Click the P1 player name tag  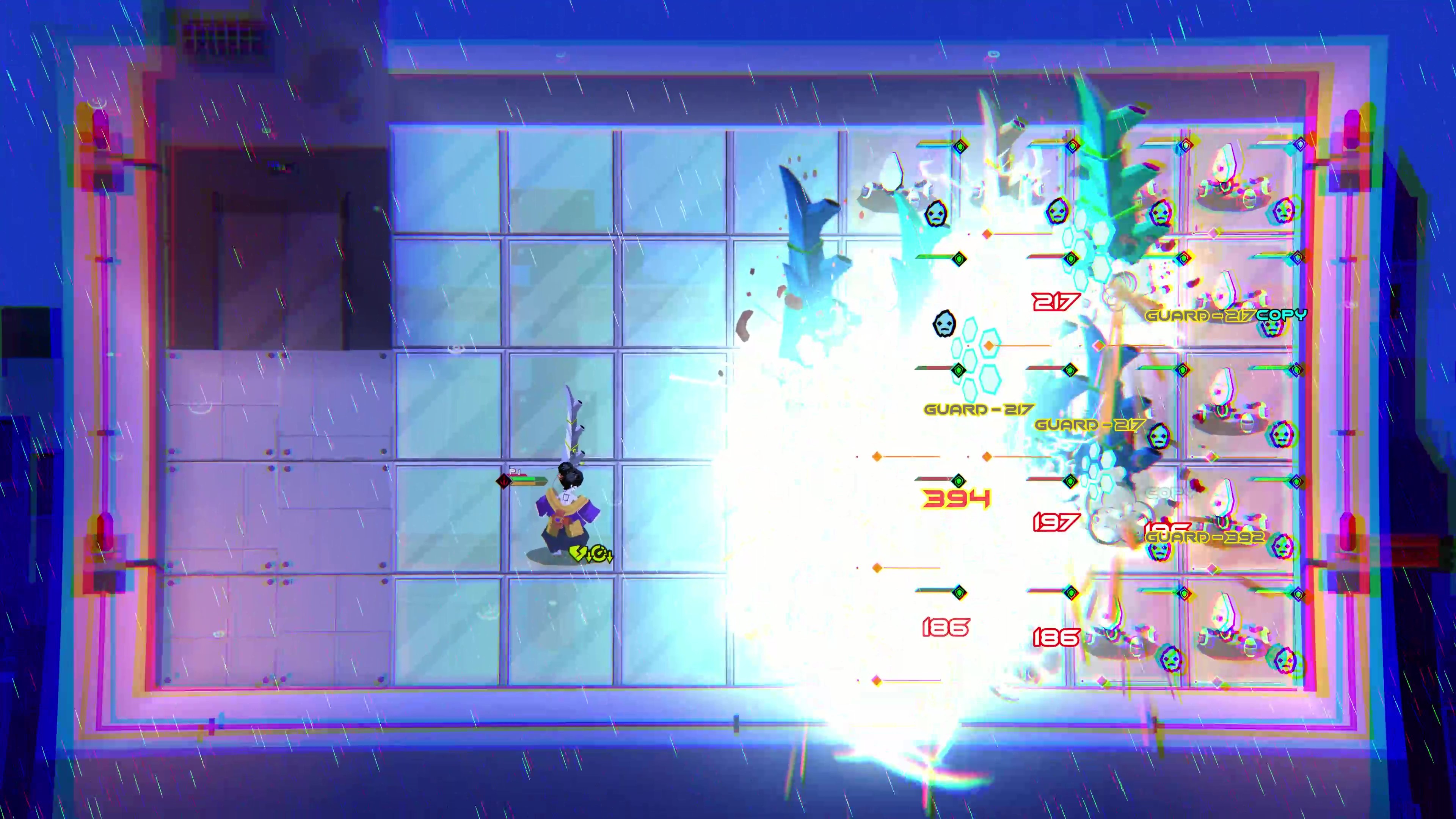click(x=516, y=471)
